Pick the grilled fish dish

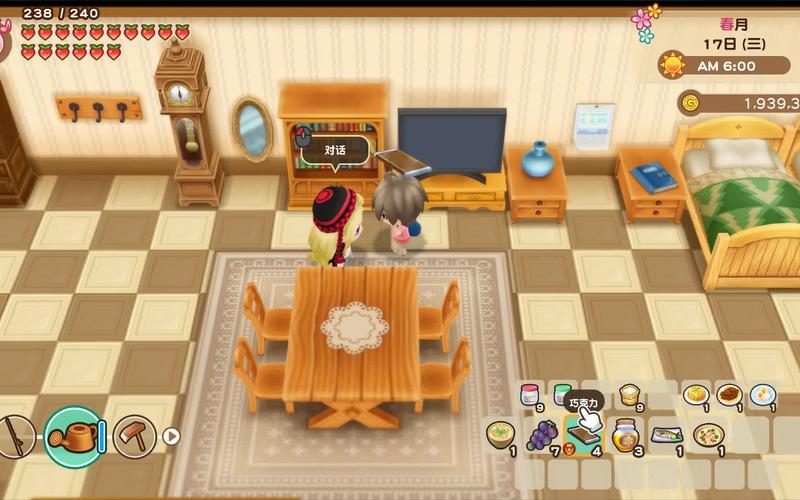pos(666,435)
